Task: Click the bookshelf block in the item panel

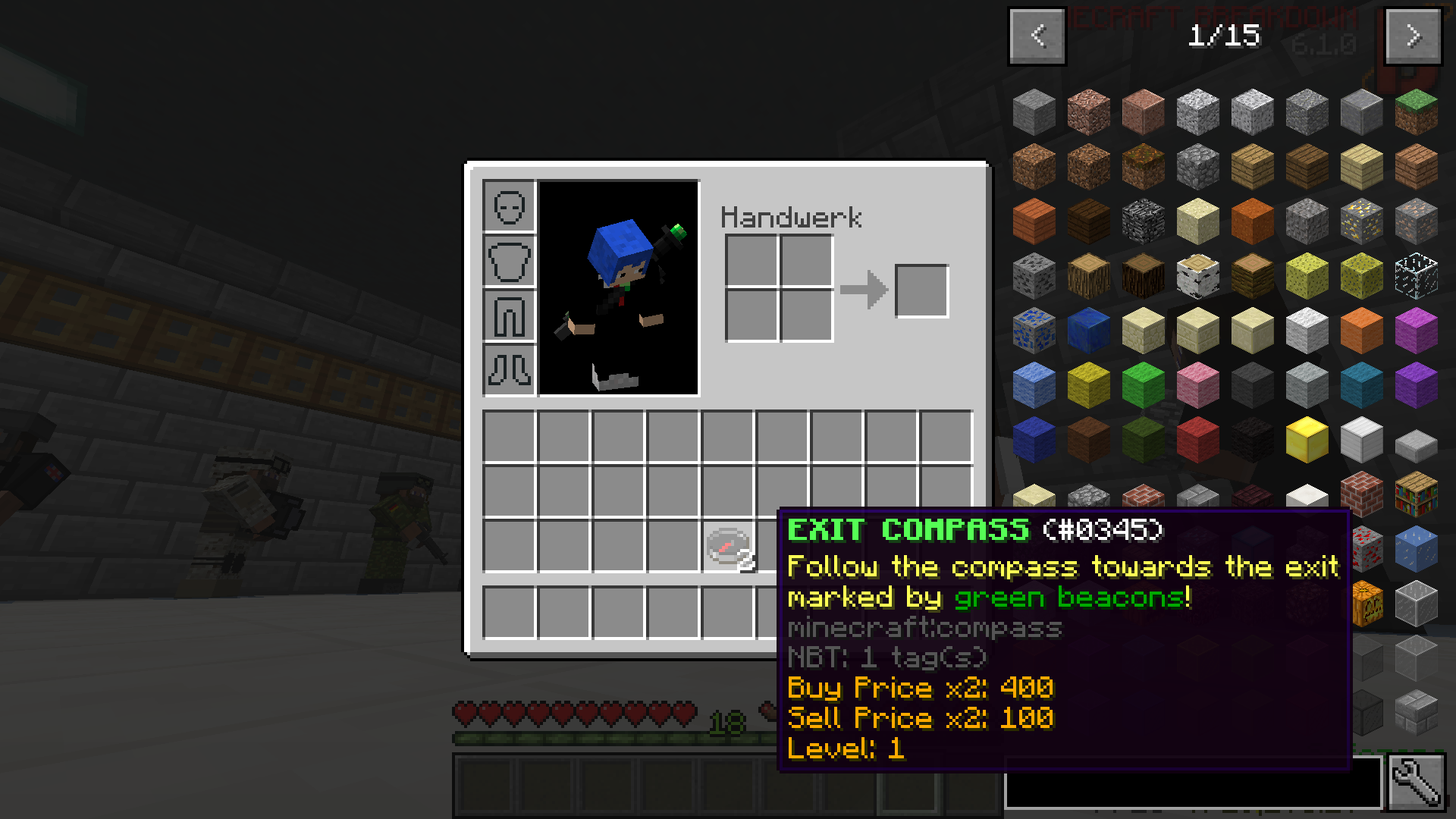Action: [x=1418, y=493]
